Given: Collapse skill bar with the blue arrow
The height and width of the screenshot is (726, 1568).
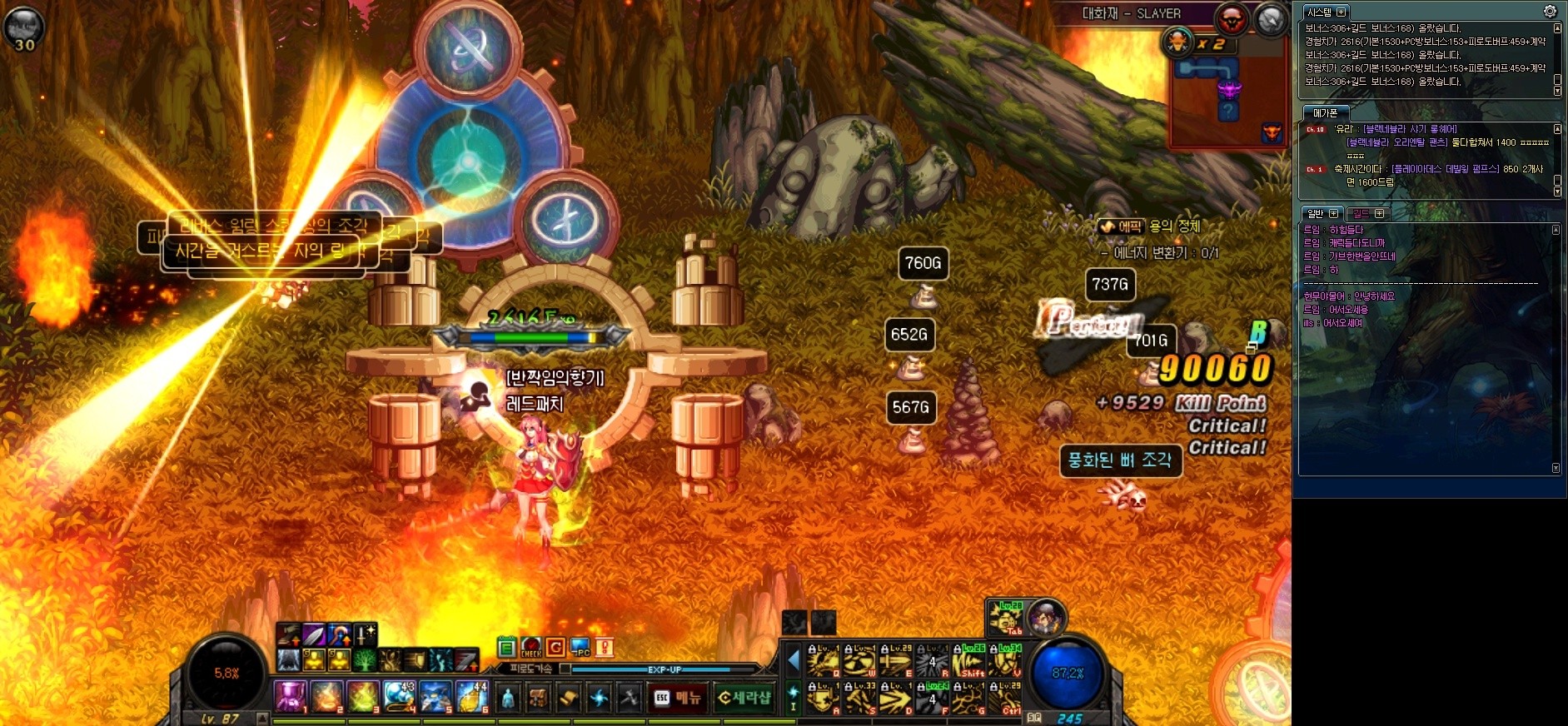Looking at the screenshot, I should [793, 660].
